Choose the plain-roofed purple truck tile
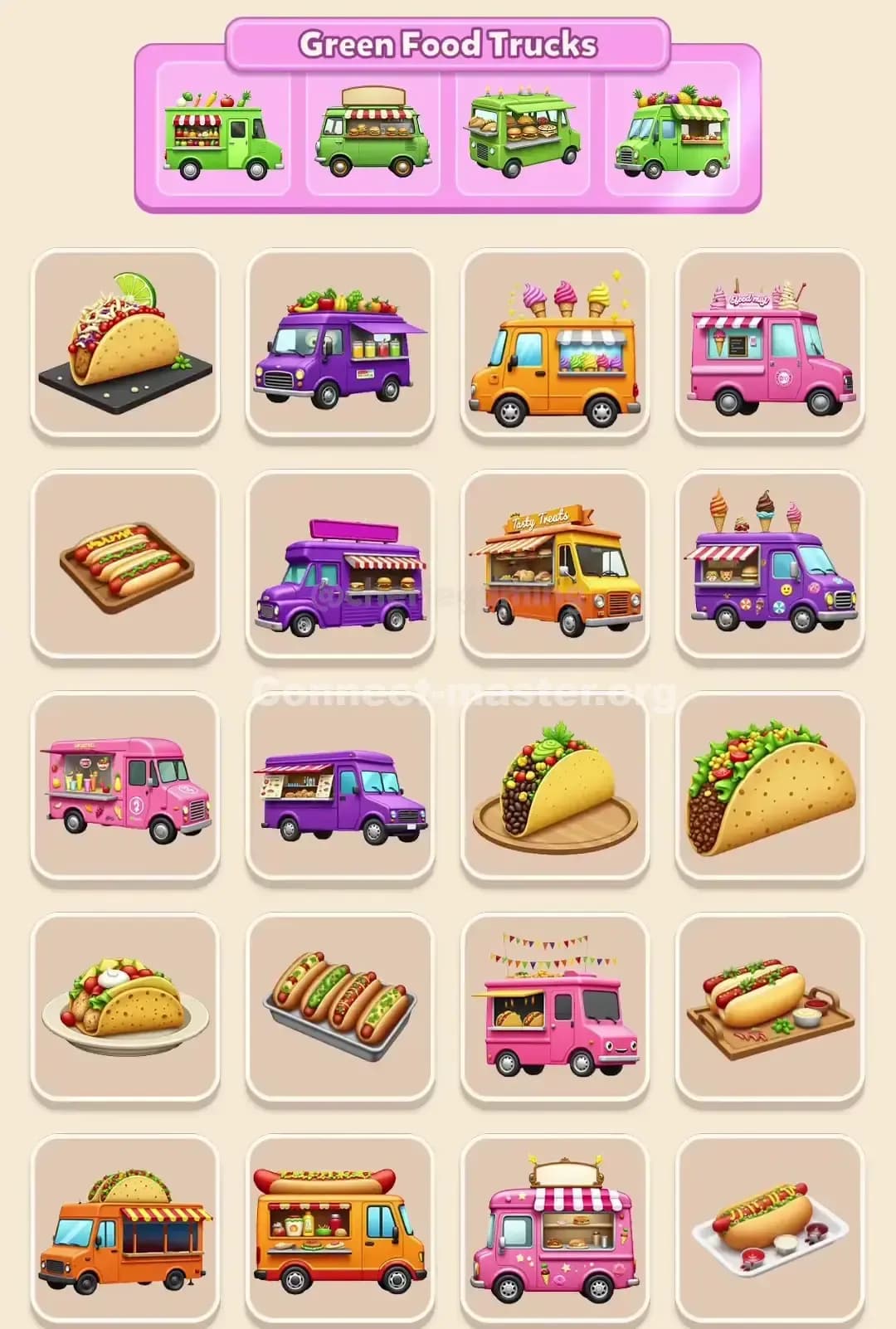Viewport: 896px width, 1329px height. pos(339,786)
